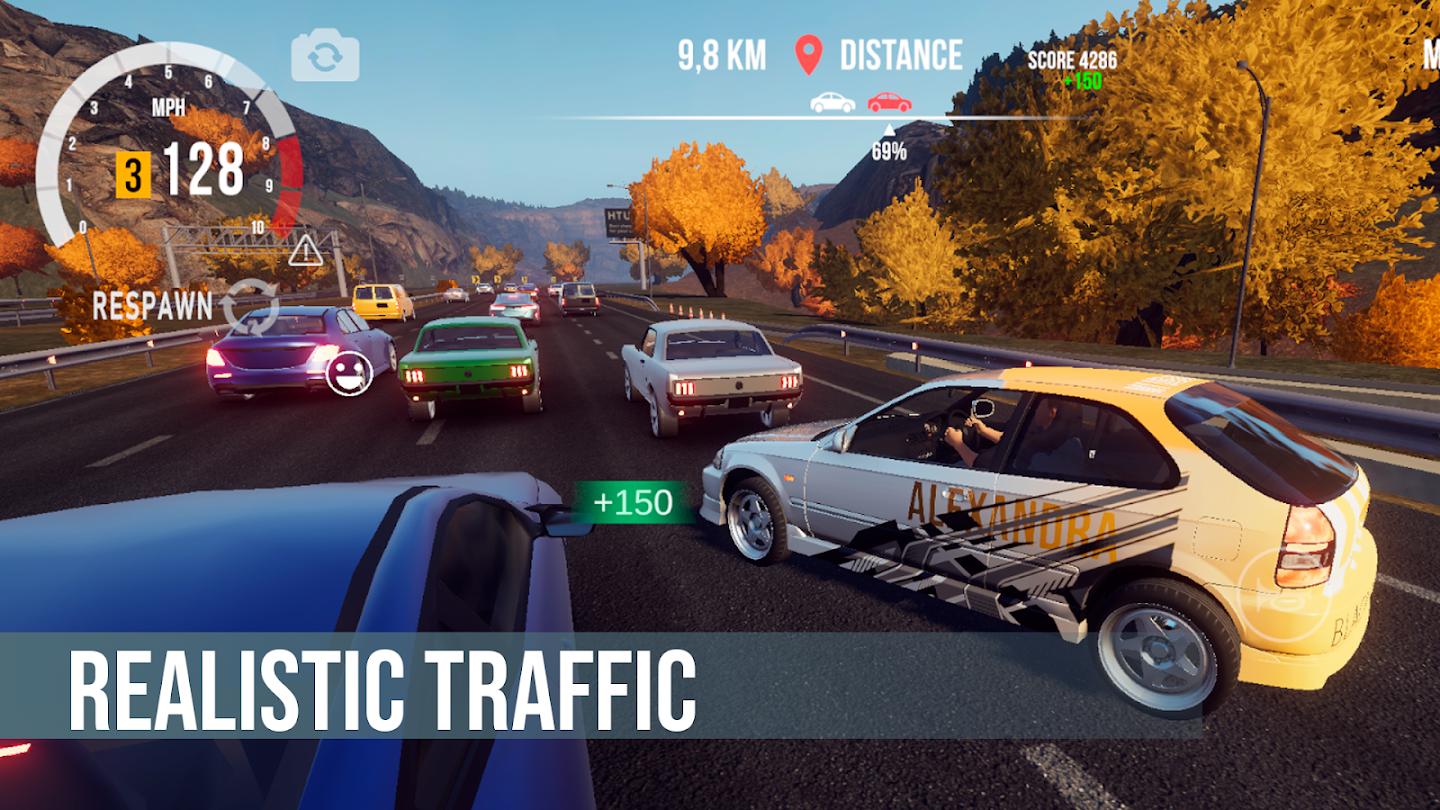The height and width of the screenshot is (810, 1440).
Task: Click the red map pin next to DISTANCE
Action: tap(810, 55)
